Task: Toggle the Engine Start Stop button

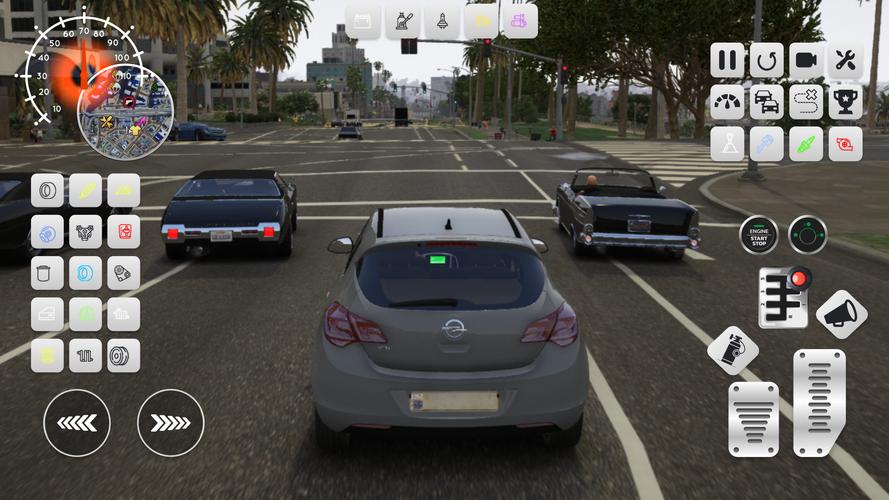Action: (759, 236)
